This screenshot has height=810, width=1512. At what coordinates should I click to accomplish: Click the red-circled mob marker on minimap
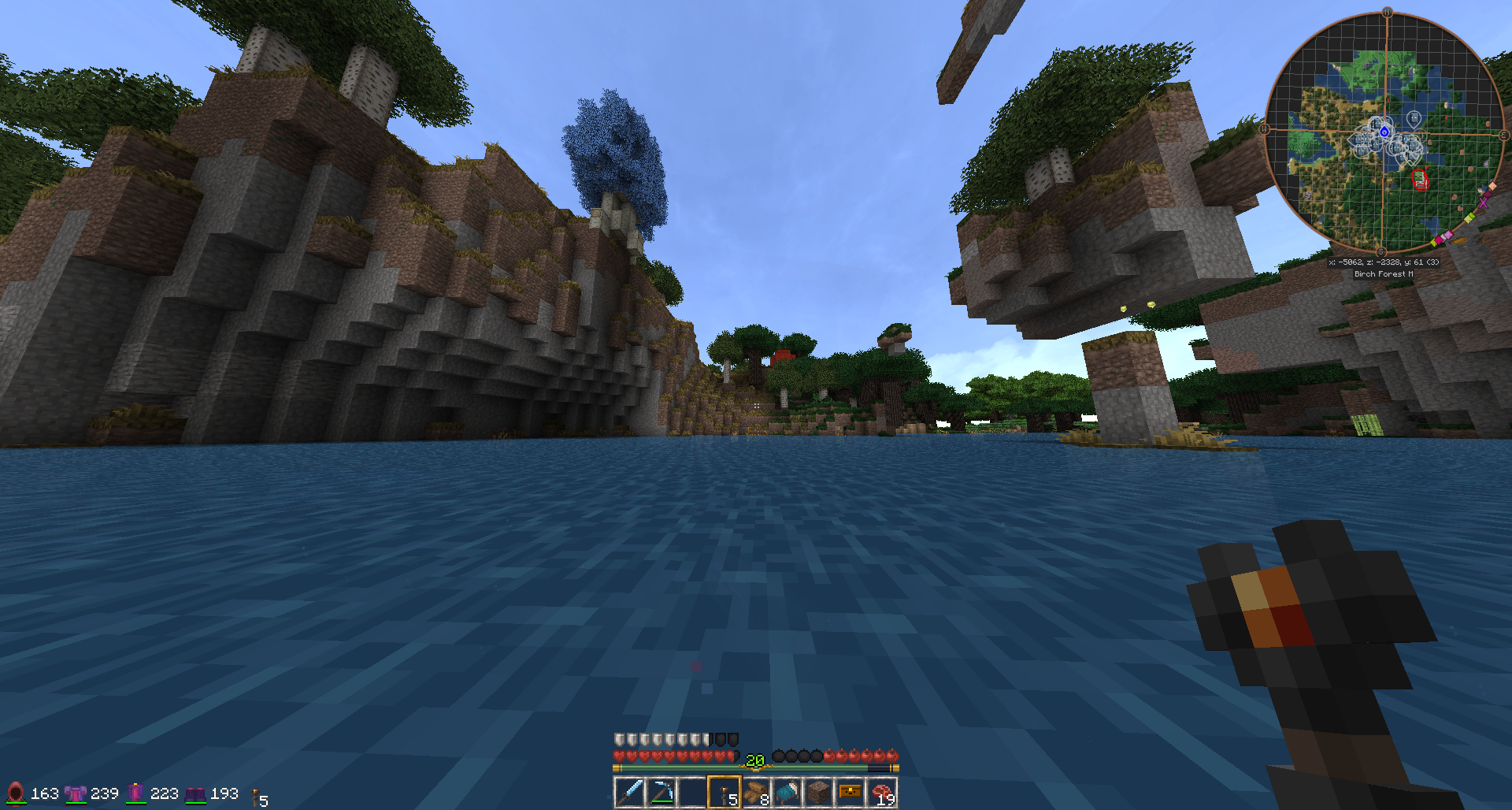[x=1420, y=180]
